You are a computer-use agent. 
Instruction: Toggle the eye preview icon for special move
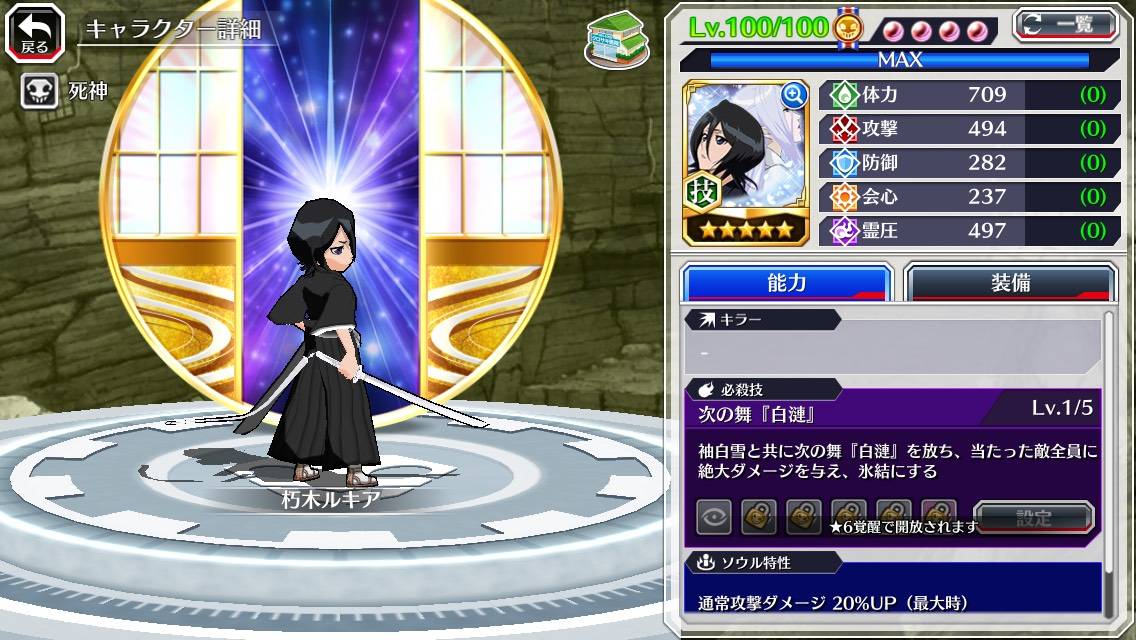pos(714,518)
